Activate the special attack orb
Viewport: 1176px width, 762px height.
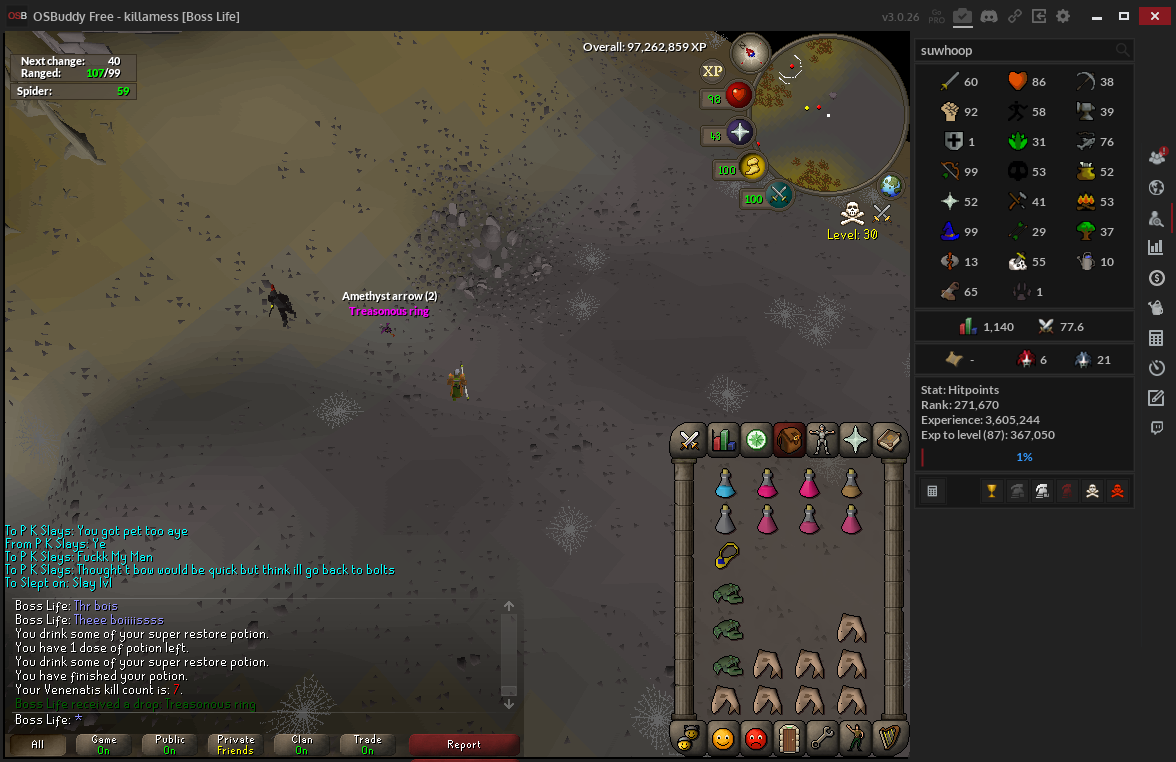coord(779,195)
